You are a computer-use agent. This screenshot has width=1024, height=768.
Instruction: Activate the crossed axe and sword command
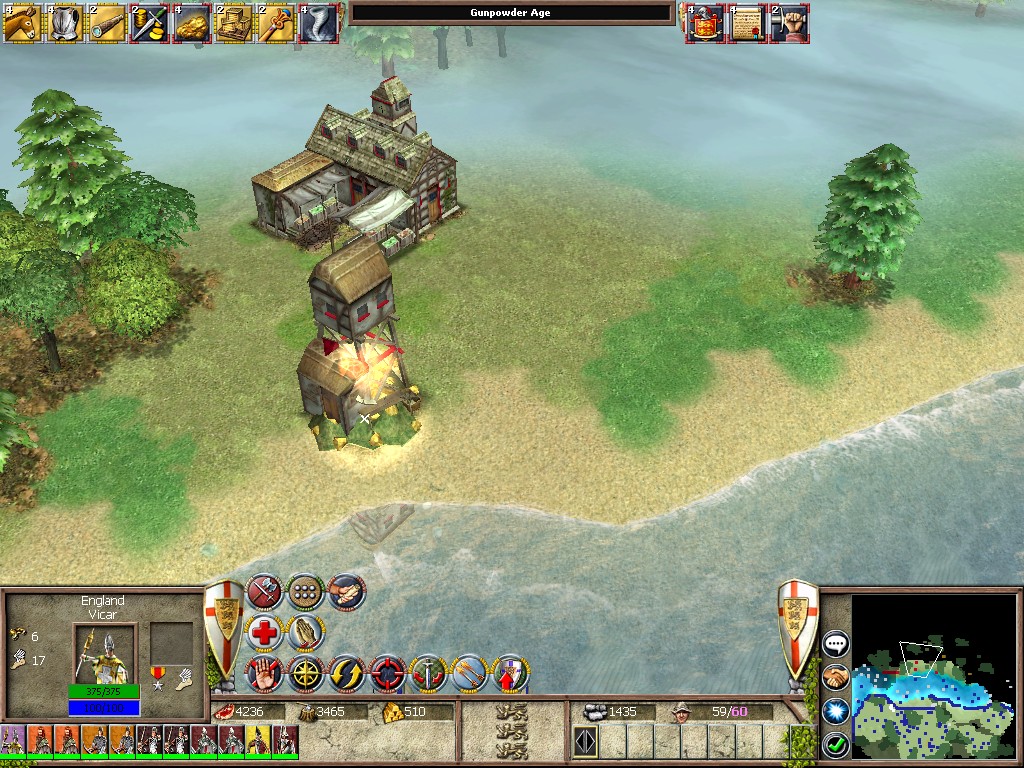tap(264, 592)
